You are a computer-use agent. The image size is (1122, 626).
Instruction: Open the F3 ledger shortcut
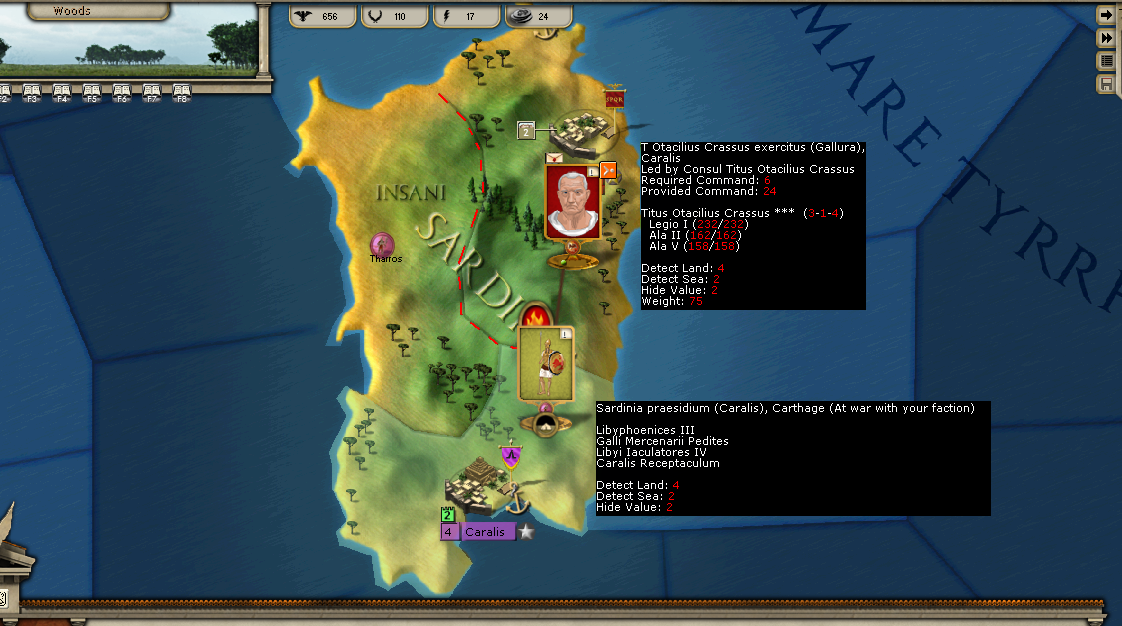click(32, 93)
